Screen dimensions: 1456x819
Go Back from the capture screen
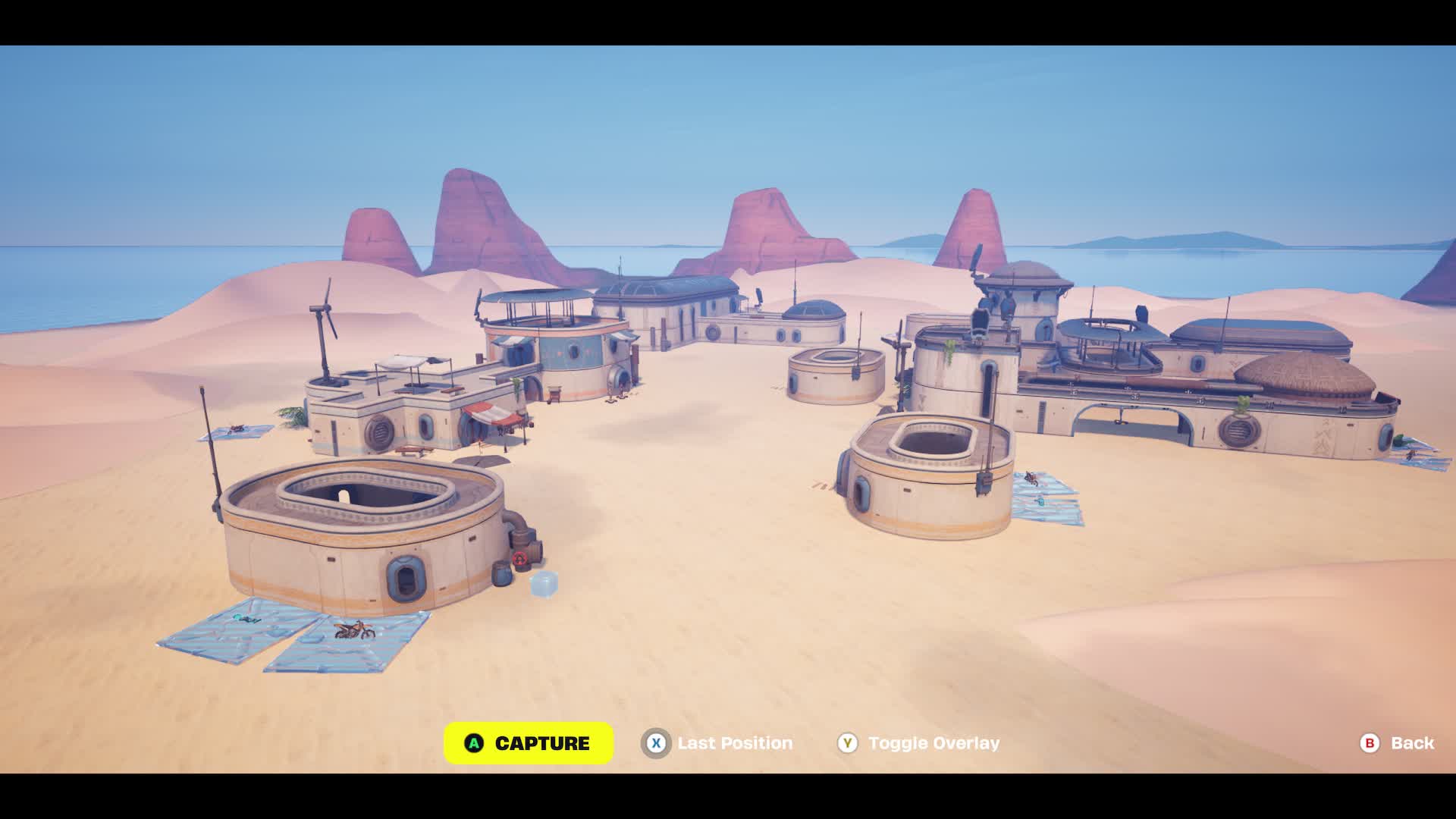pyautogui.click(x=1397, y=743)
